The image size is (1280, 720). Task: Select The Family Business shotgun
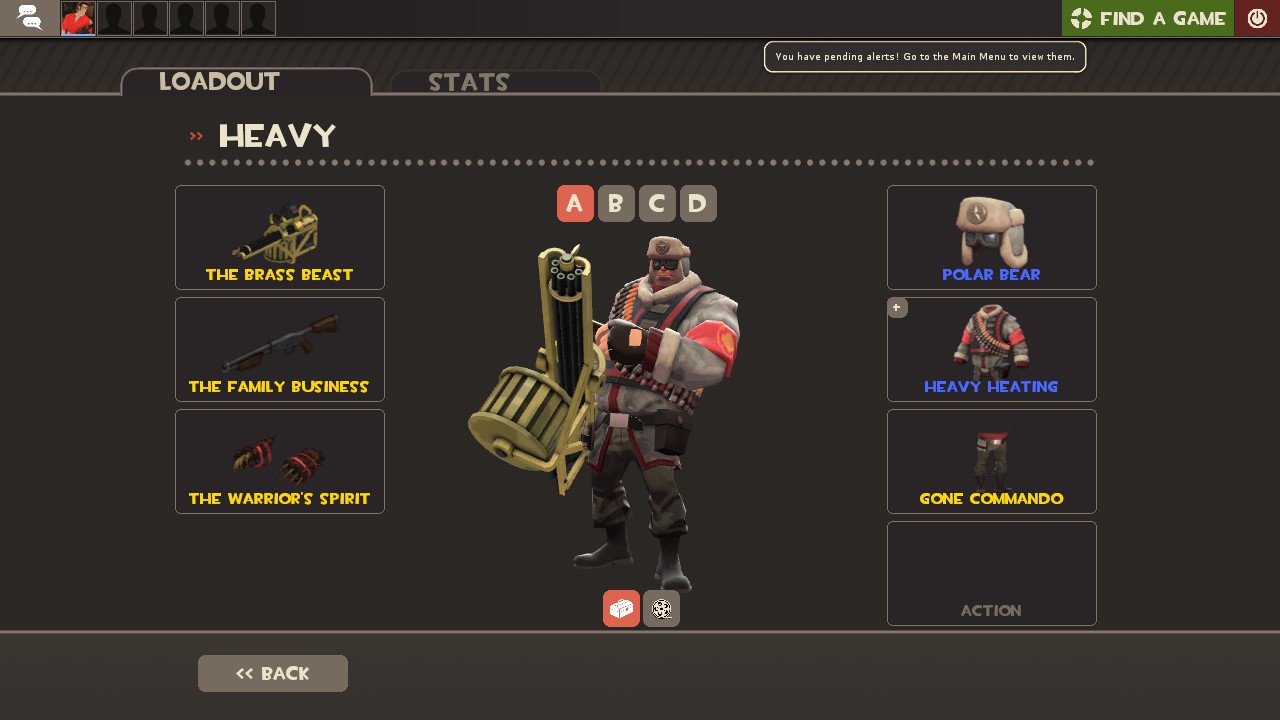pos(279,349)
